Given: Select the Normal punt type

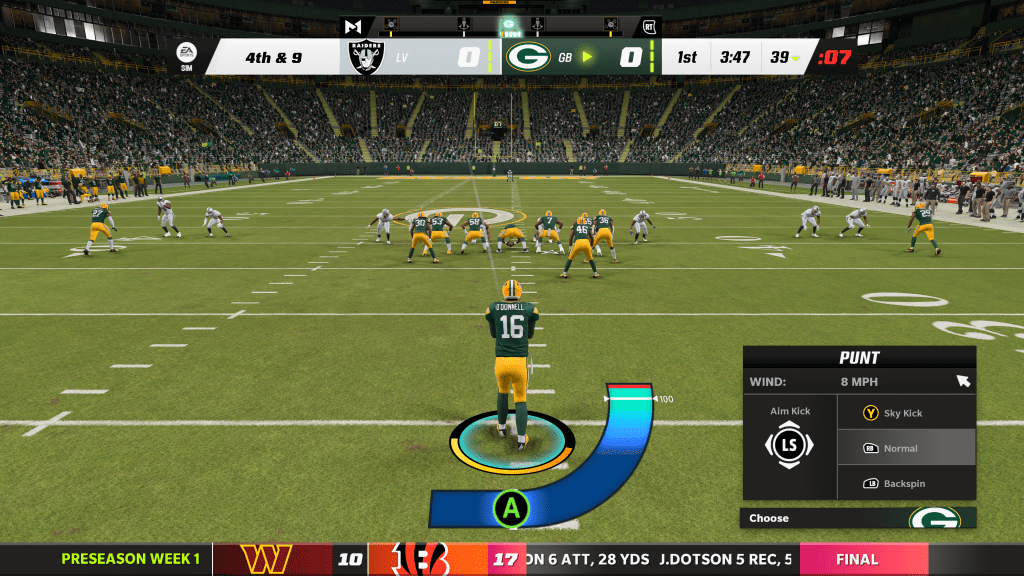Looking at the screenshot, I should (905, 448).
